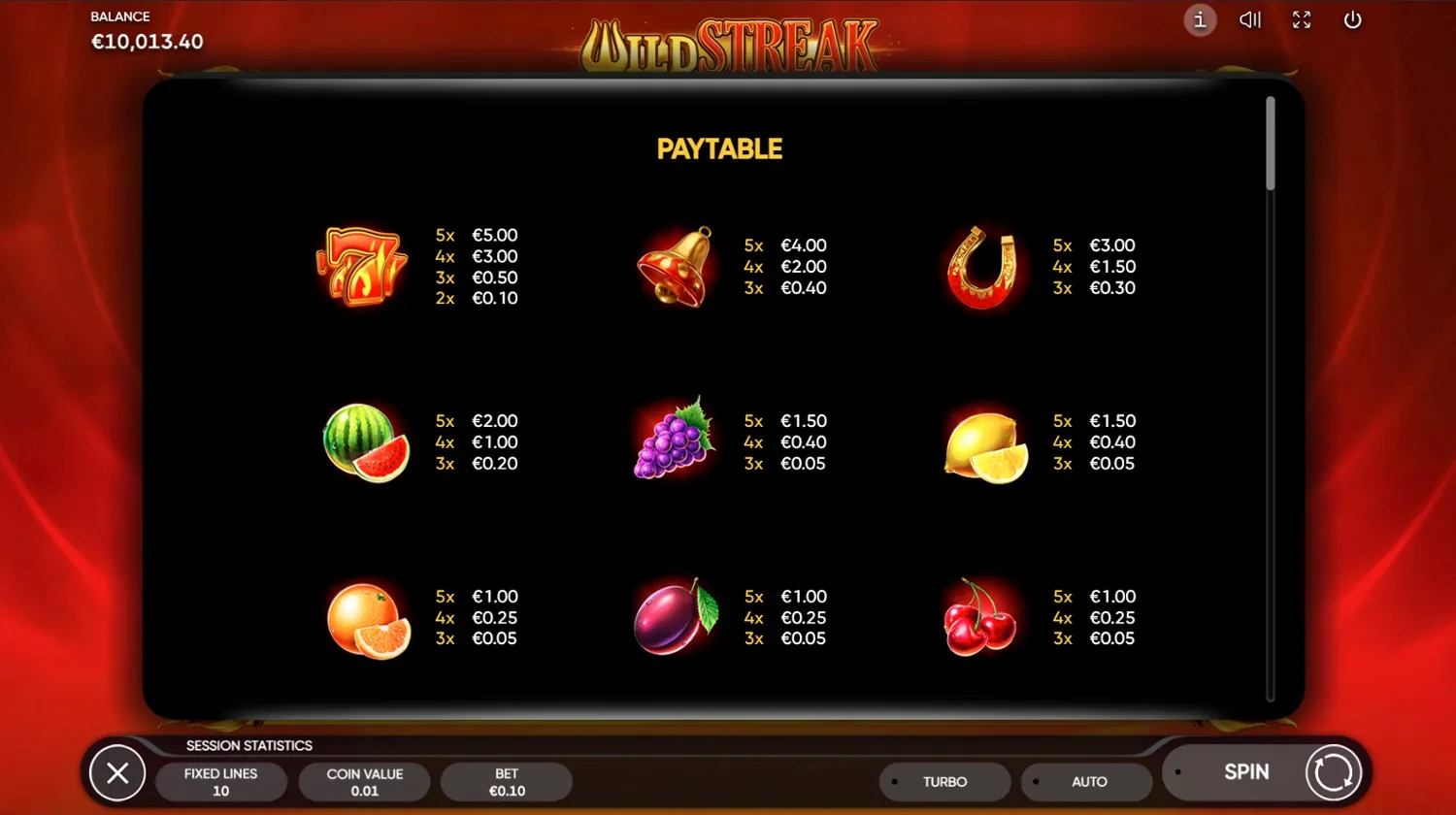Enable Turbo mode

[x=944, y=781]
